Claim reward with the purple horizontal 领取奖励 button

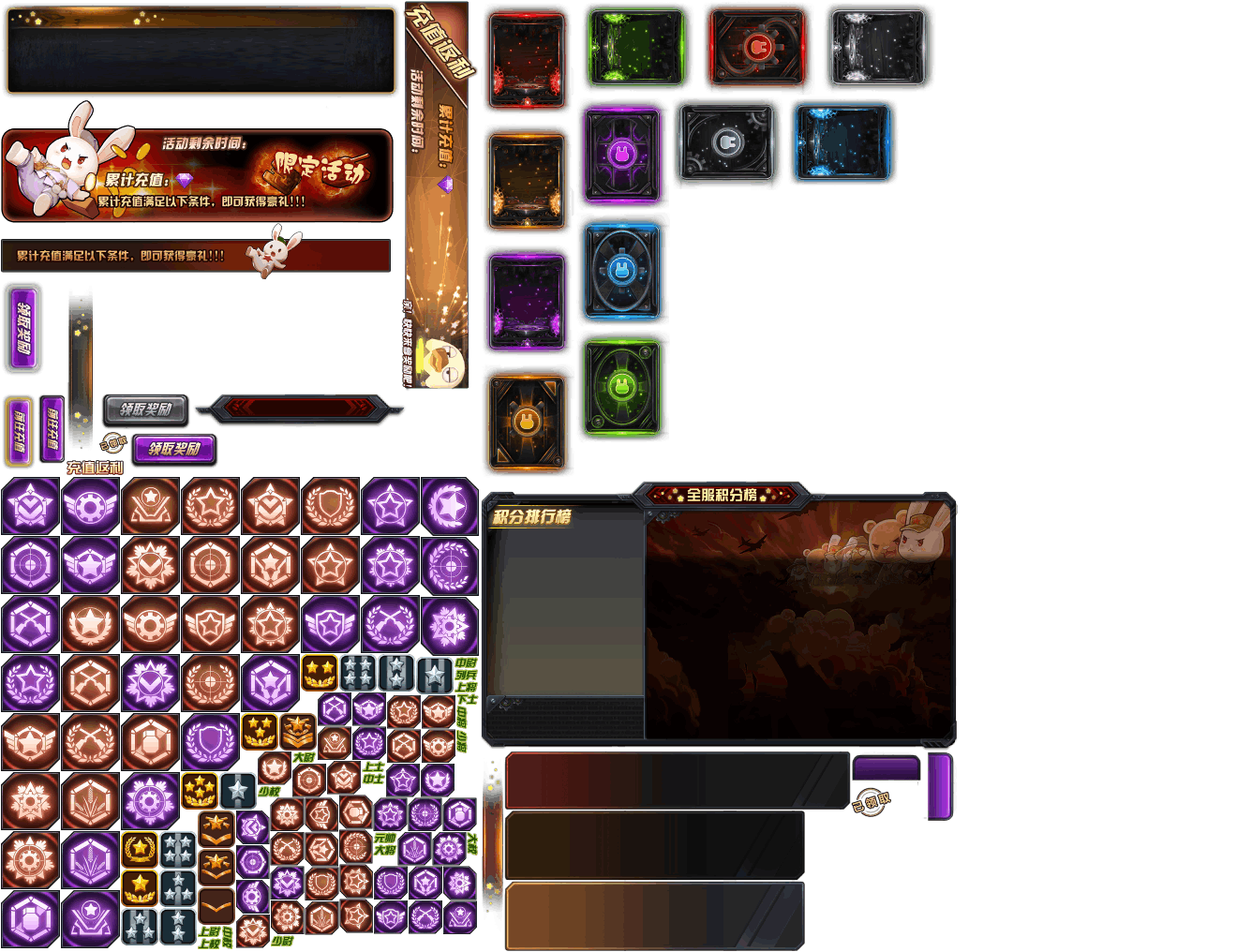point(174,449)
